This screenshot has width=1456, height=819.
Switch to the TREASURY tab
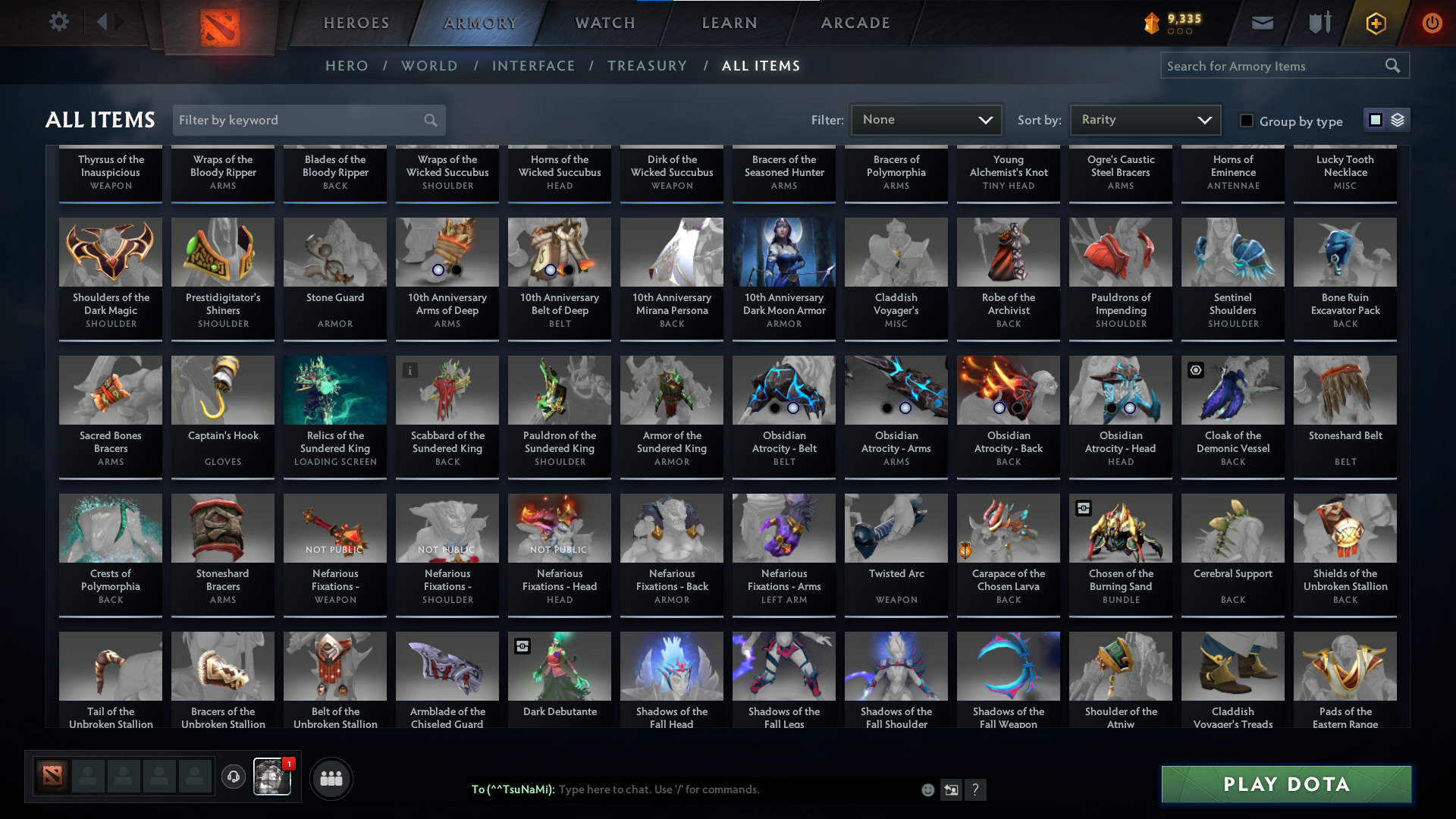tap(647, 66)
